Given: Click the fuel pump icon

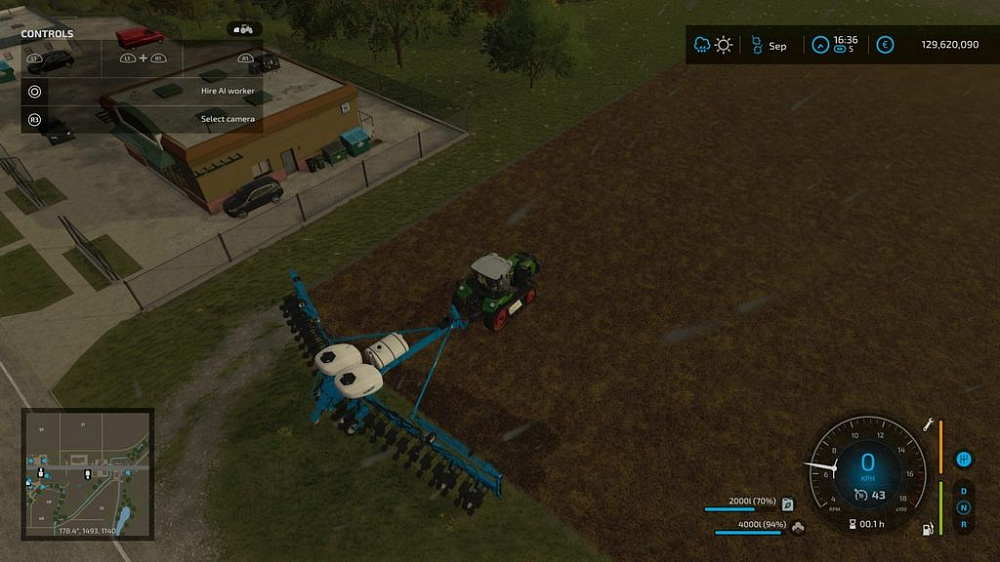Looking at the screenshot, I should pos(927,526).
